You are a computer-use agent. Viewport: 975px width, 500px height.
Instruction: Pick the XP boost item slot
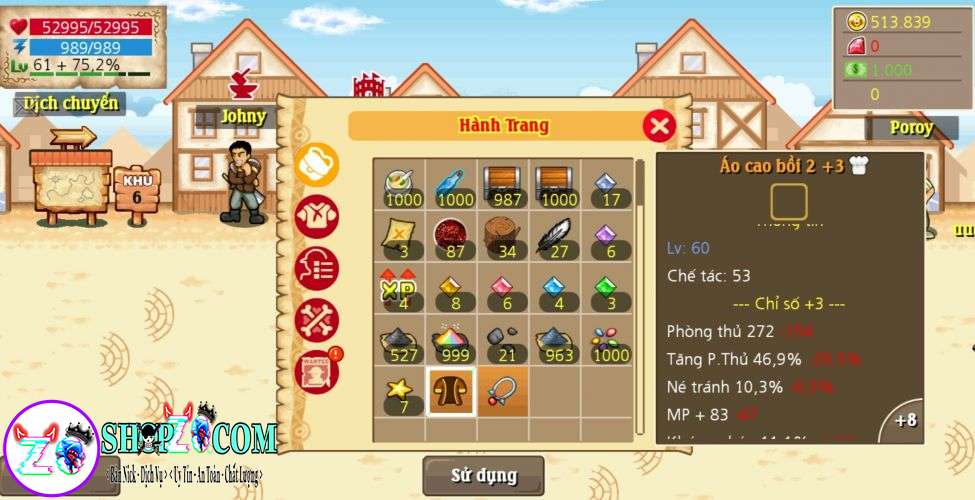(399, 288)
